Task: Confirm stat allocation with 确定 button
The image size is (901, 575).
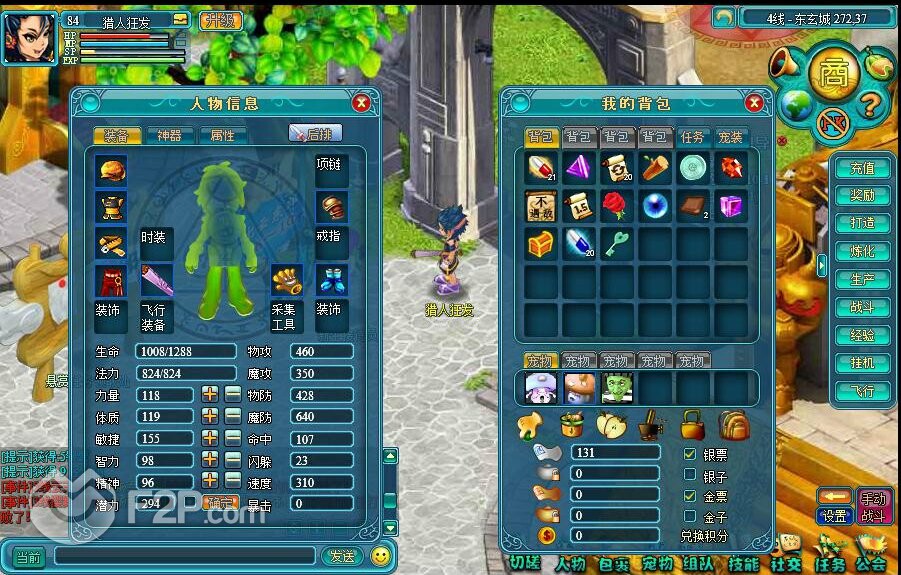Action: tap(221, 503)
